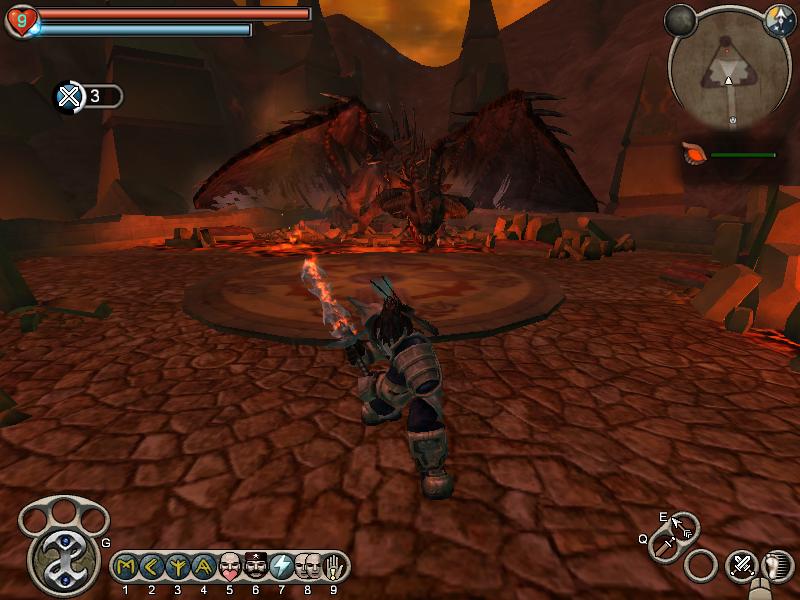Select the first yellow rune spell slot
Viewport: 800px width, 600px height.
[126, 567]
